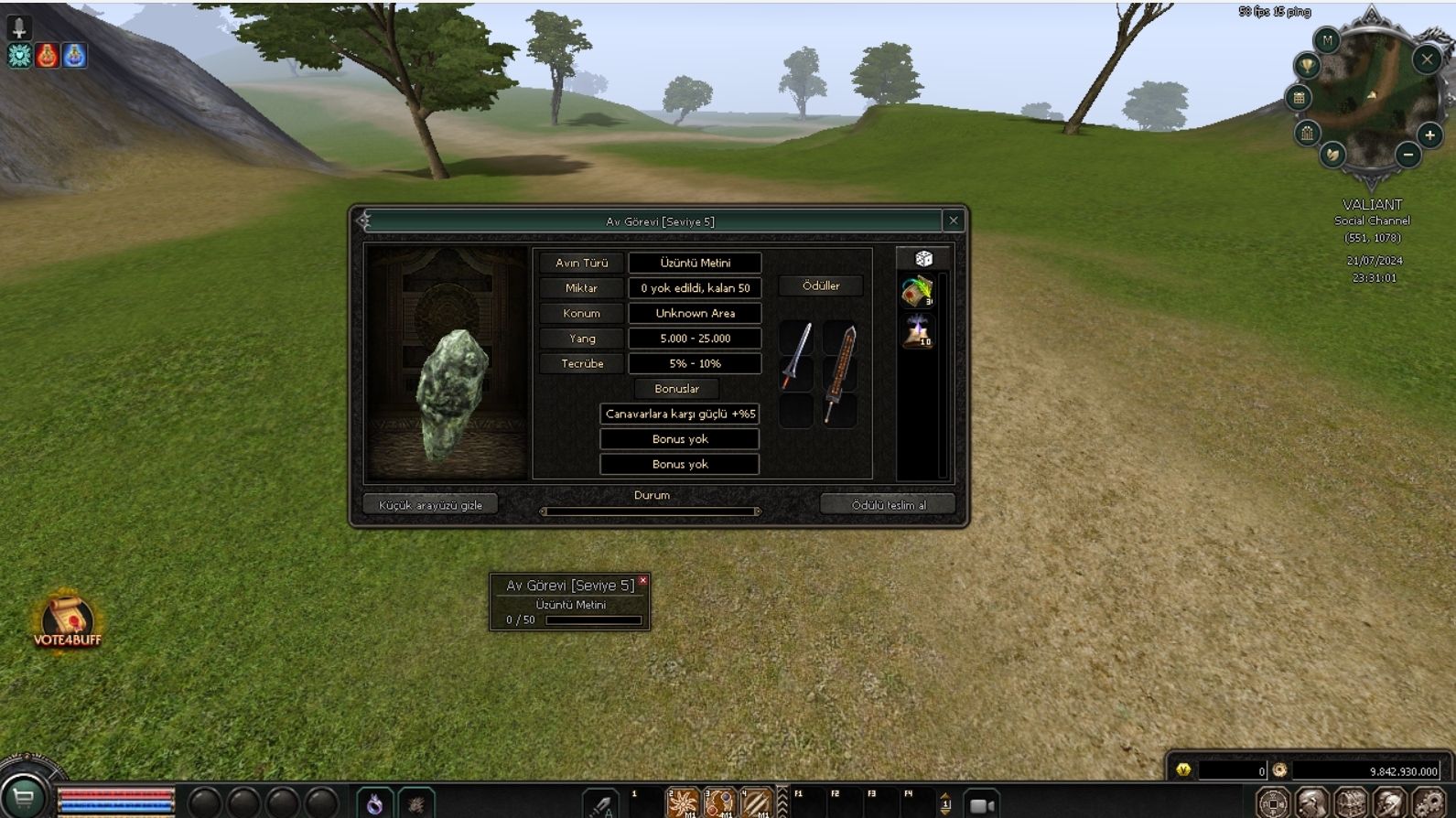This screenshot has height=818, width=1456.
Task: Click the dice icon in the quest window
Action: tap(923, 259)
